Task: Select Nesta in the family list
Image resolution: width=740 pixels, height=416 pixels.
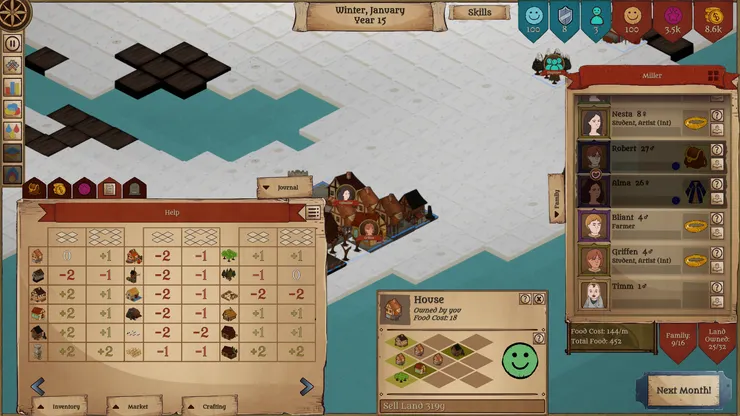Action: point(594,122)
